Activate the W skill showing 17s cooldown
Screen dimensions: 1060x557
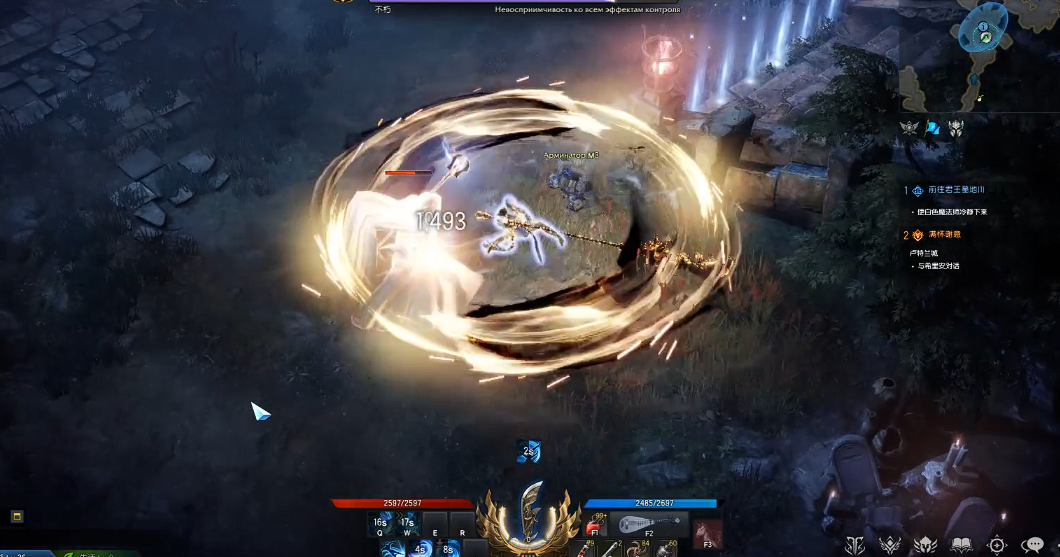click(408, 523)
